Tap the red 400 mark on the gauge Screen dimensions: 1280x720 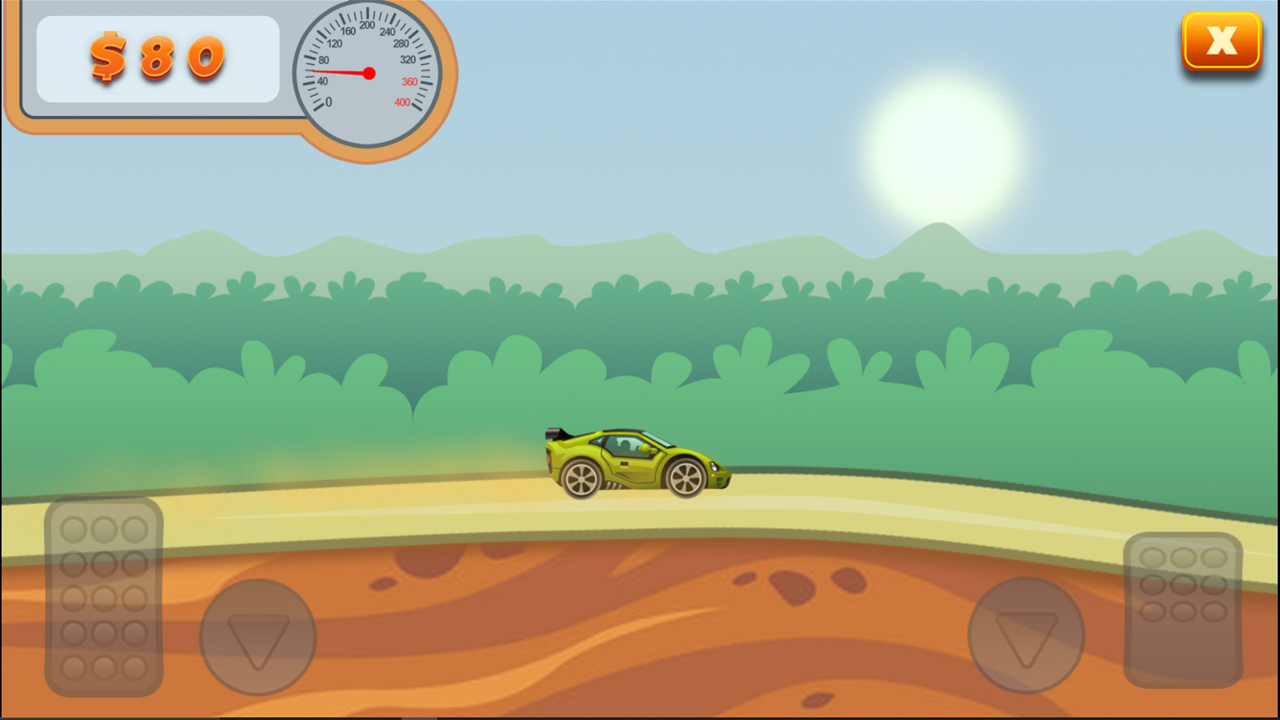click(401, 102)
